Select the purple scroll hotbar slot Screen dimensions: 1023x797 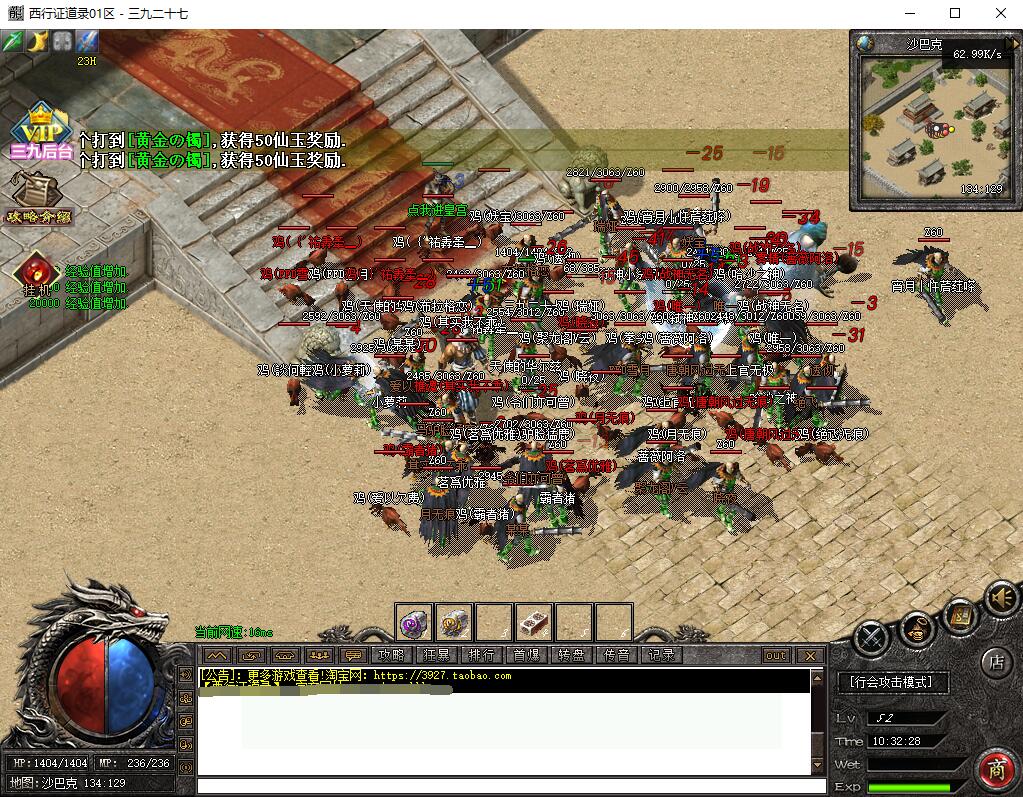point(413,622)
